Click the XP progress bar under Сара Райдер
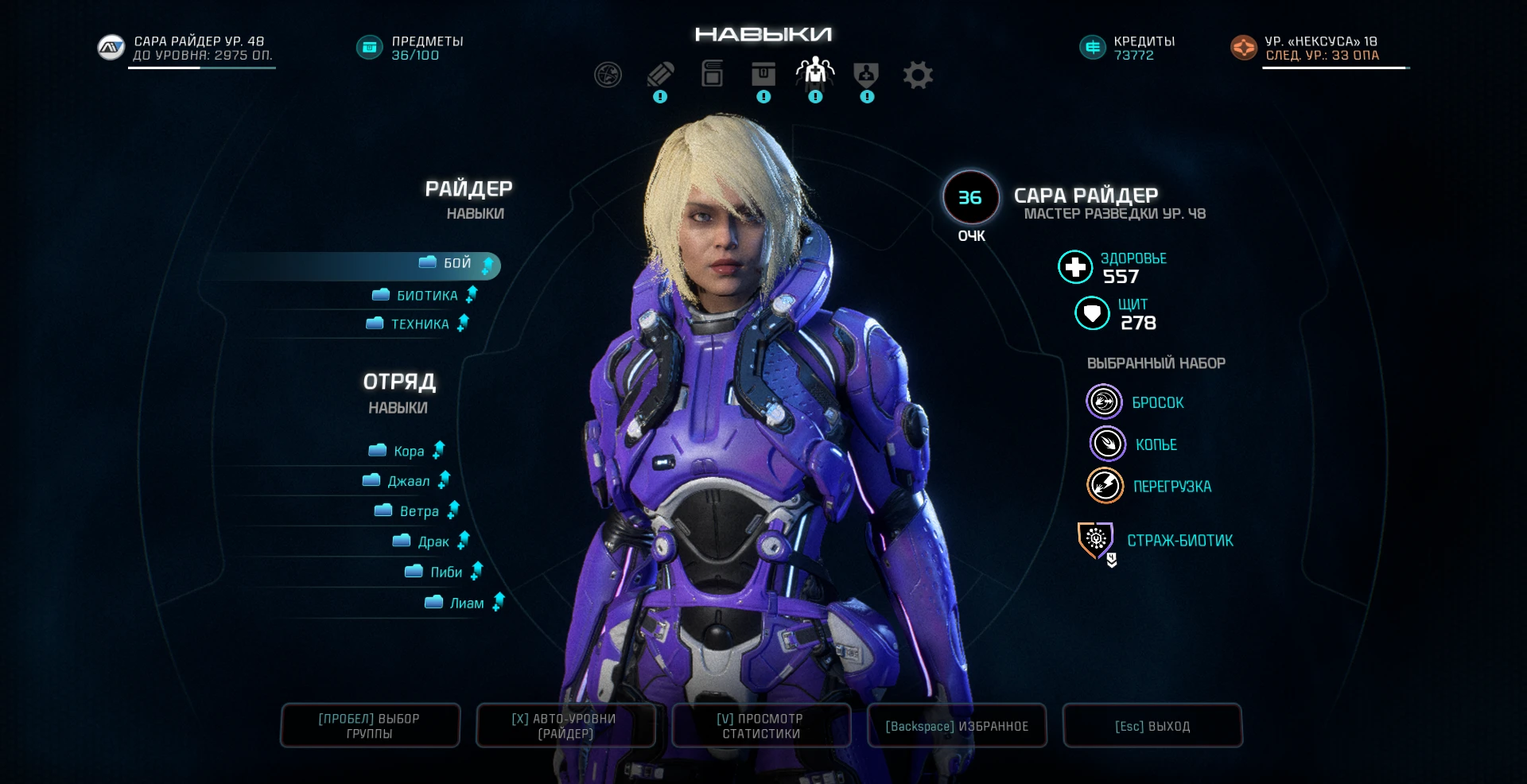 [x=201, y=69]
